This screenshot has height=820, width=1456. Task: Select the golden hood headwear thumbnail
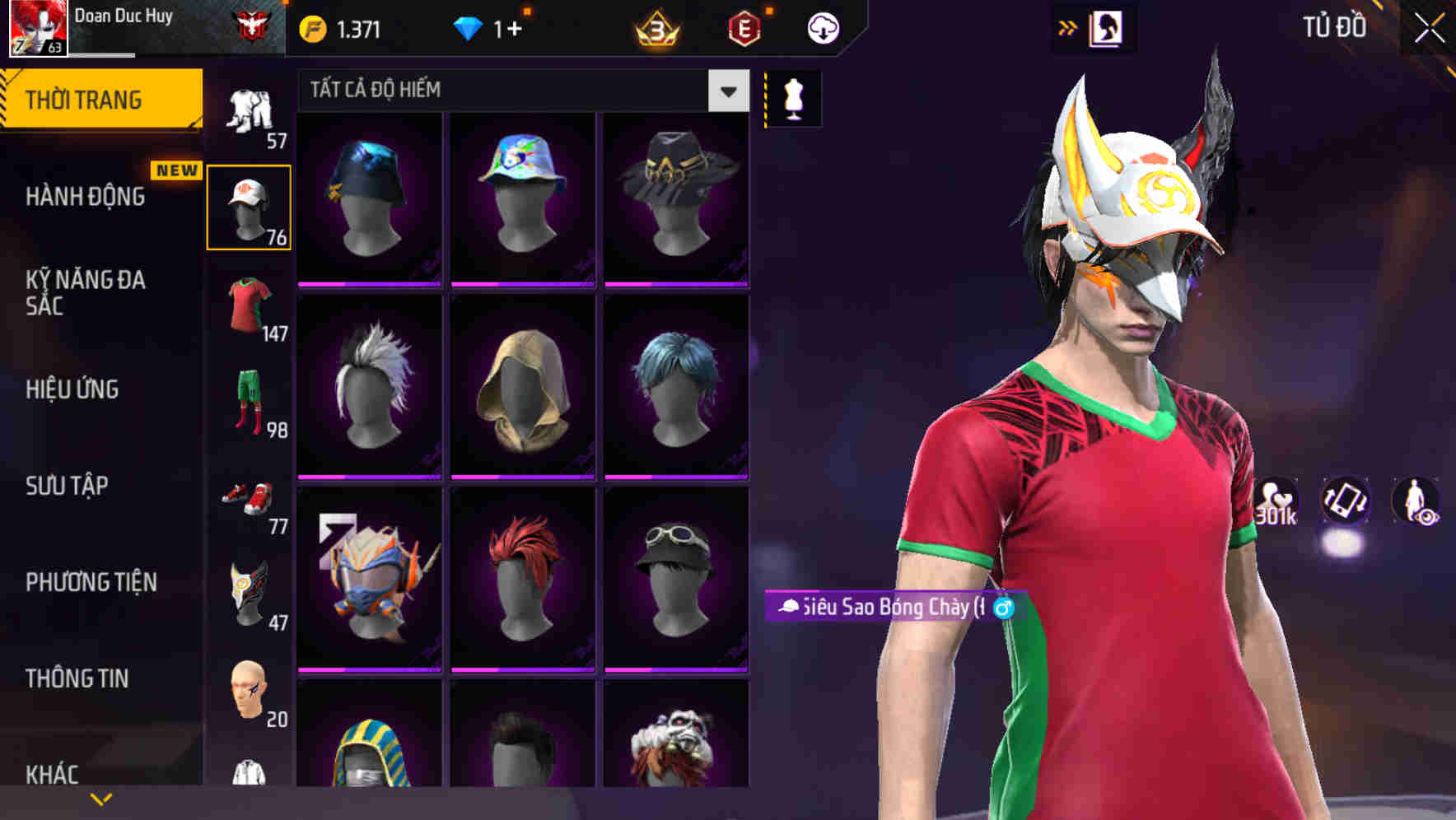(x=522, y=387)
